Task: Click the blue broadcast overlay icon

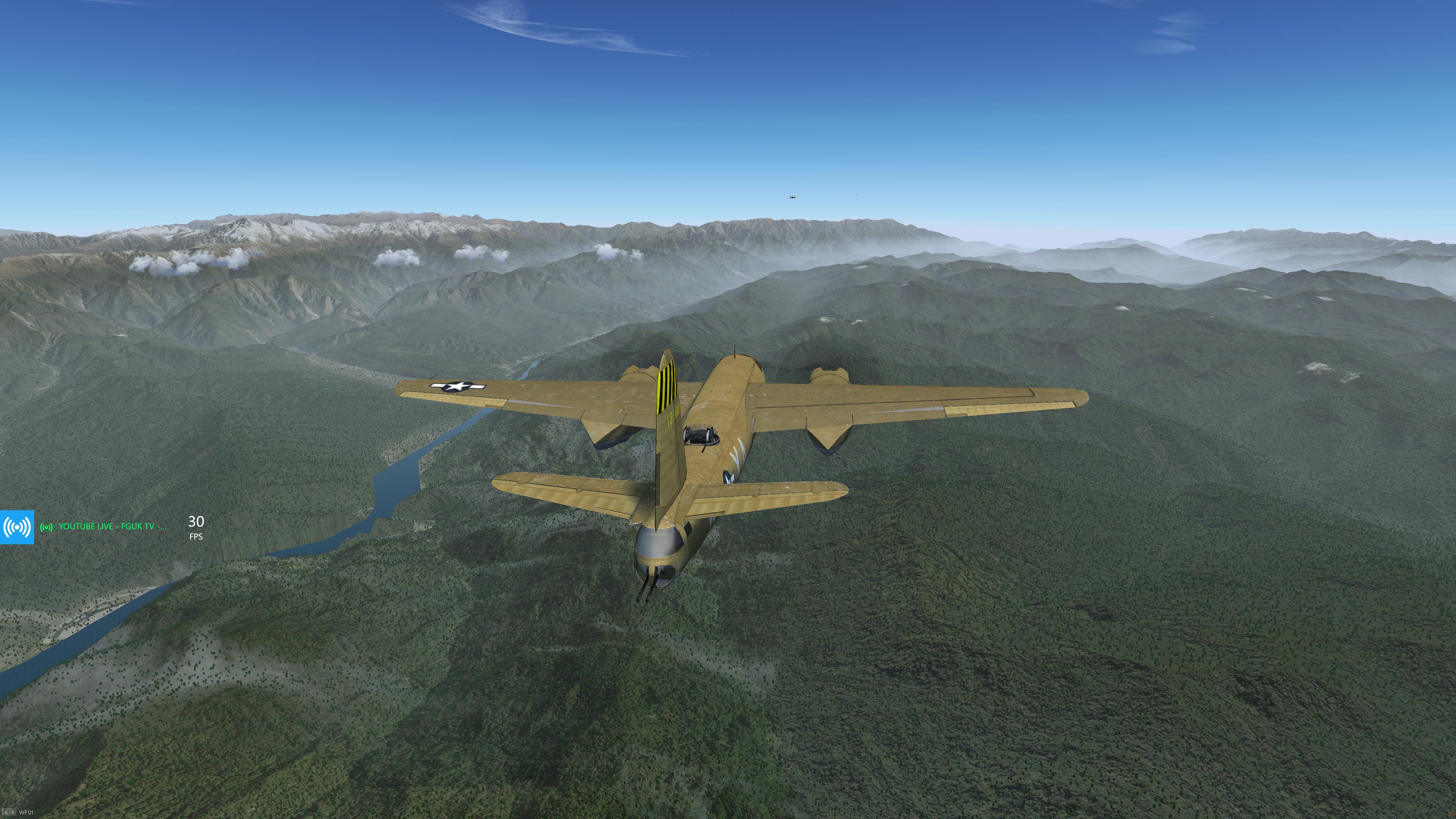Action: click(x=17, y=527)
